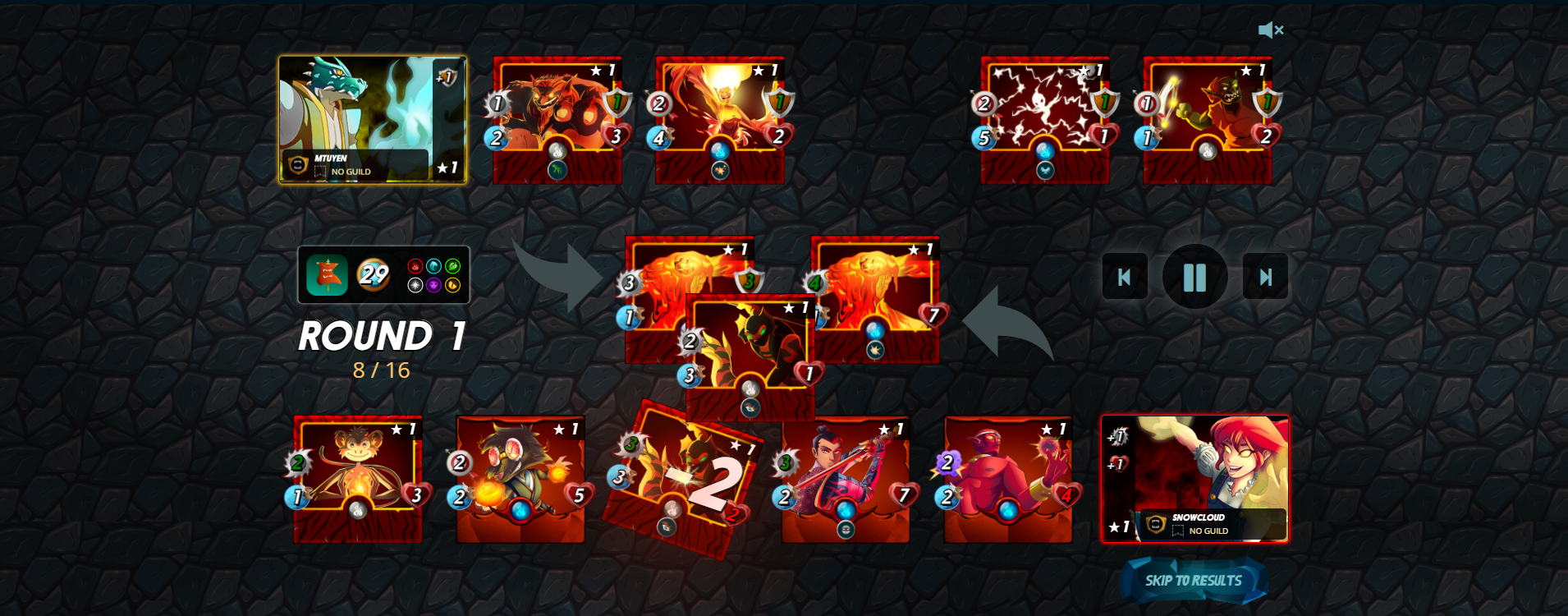Screen dimensions: 1568x616
Task: Pause the battle replay
Action: tap(1195, 277)
